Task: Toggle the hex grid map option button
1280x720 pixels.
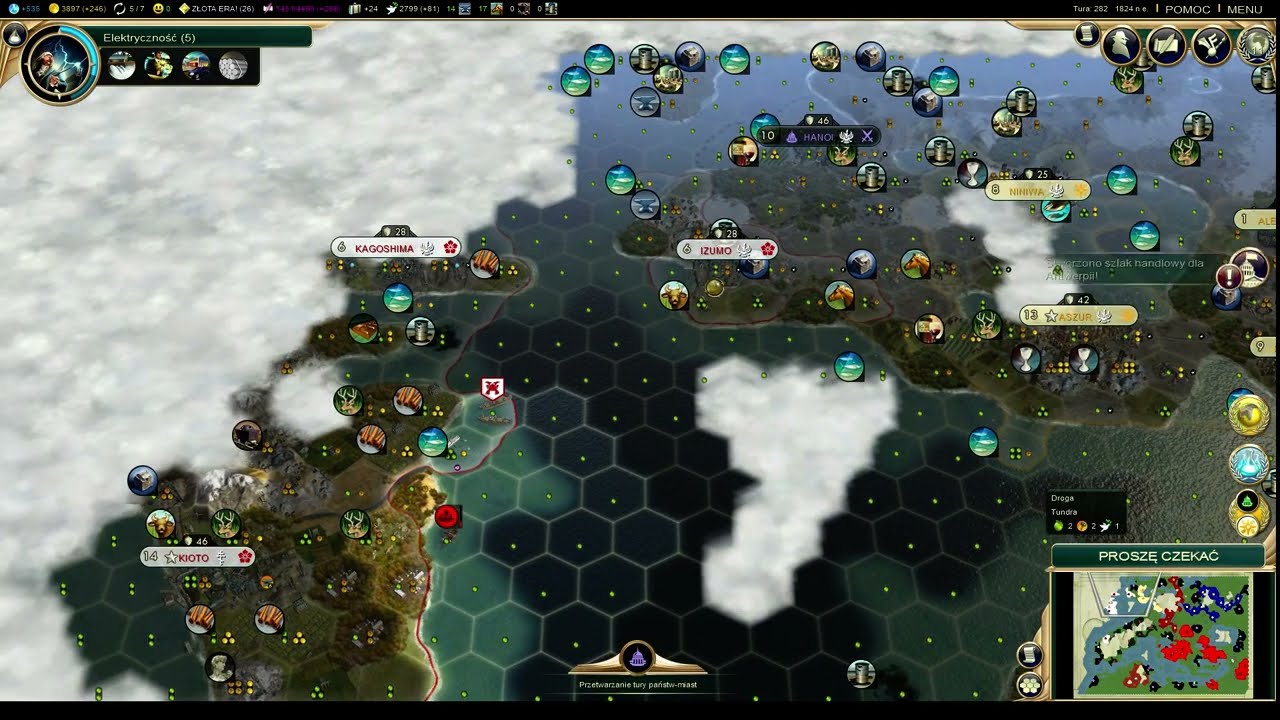Action: 1031,684
